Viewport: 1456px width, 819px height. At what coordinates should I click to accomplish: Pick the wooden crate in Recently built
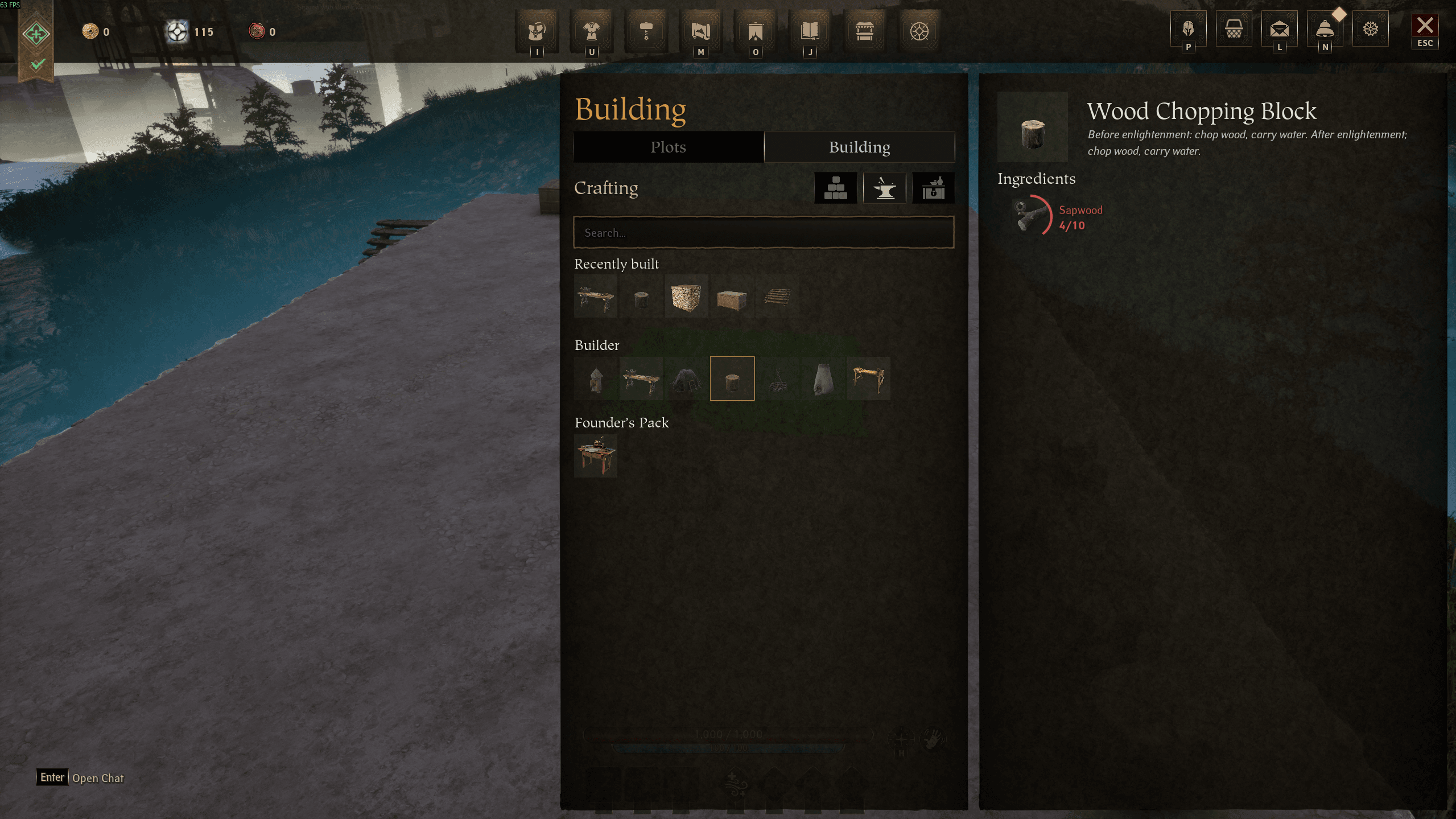[732, 297]
